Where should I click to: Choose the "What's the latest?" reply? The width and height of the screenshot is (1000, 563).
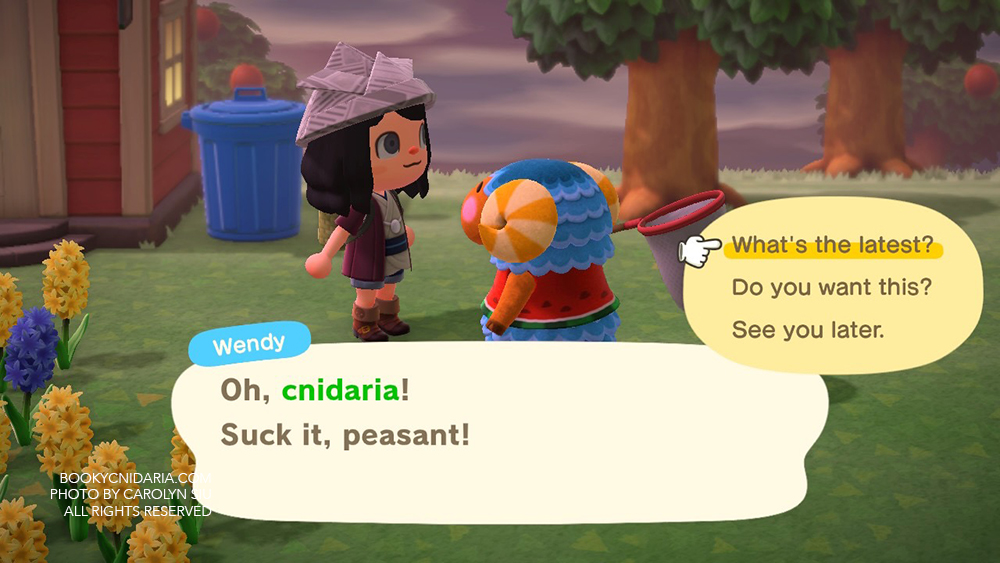832,246
